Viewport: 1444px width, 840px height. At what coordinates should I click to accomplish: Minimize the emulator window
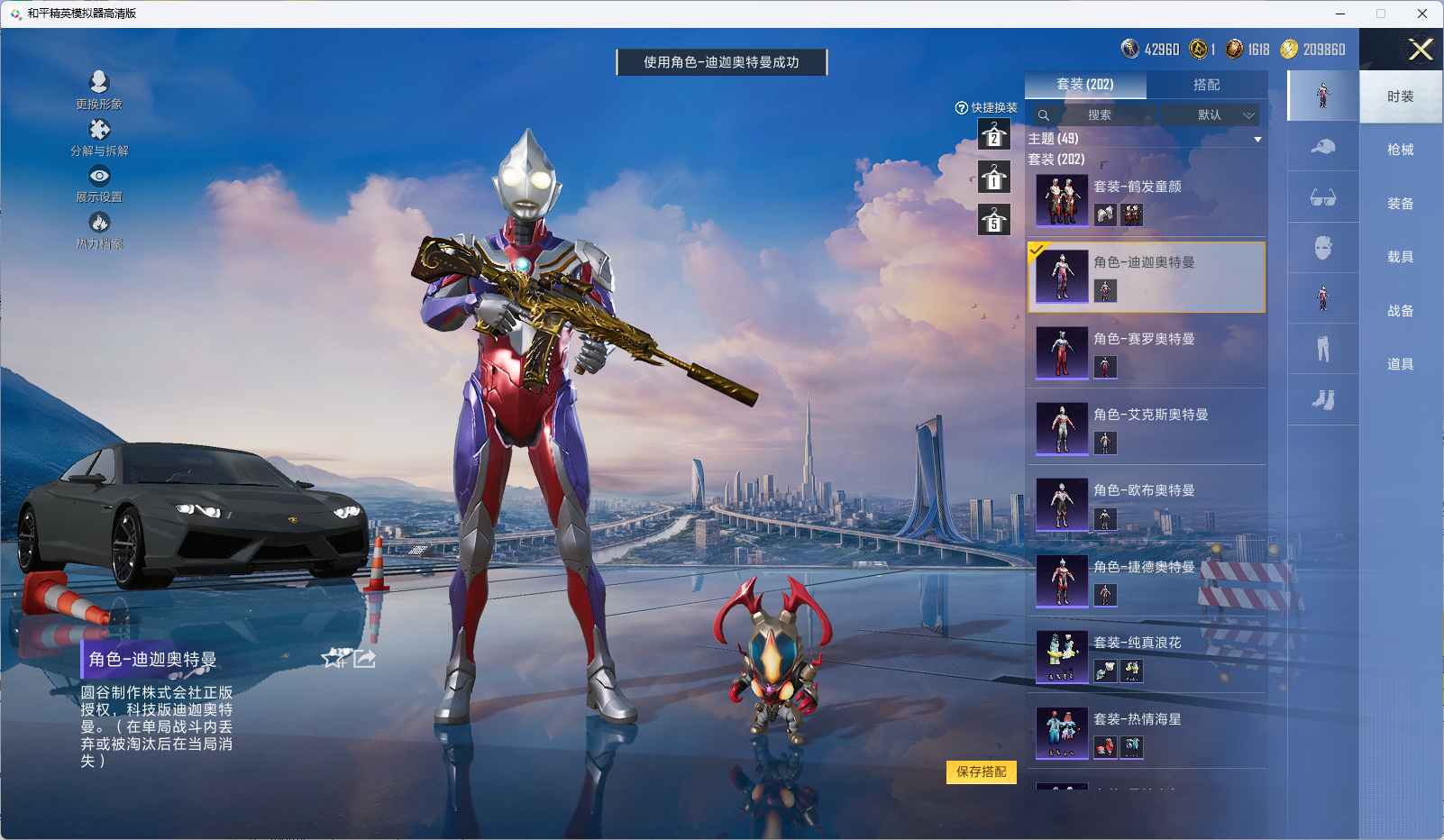pyautogui.click(x=1340, y=14)
